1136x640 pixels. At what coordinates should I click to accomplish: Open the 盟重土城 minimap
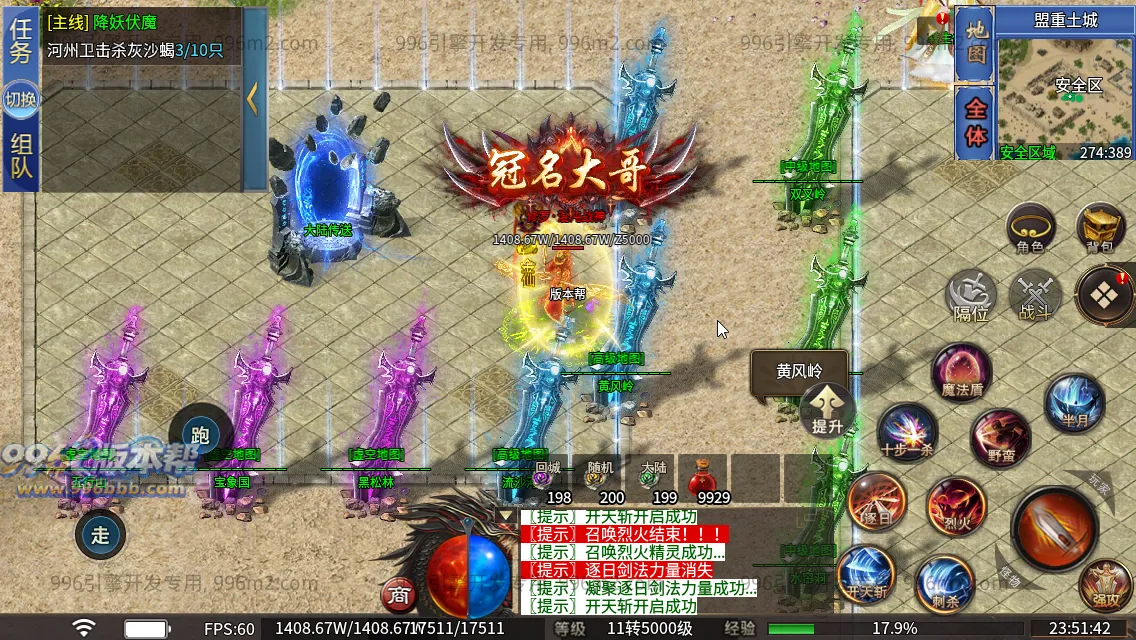(1064, 93)
